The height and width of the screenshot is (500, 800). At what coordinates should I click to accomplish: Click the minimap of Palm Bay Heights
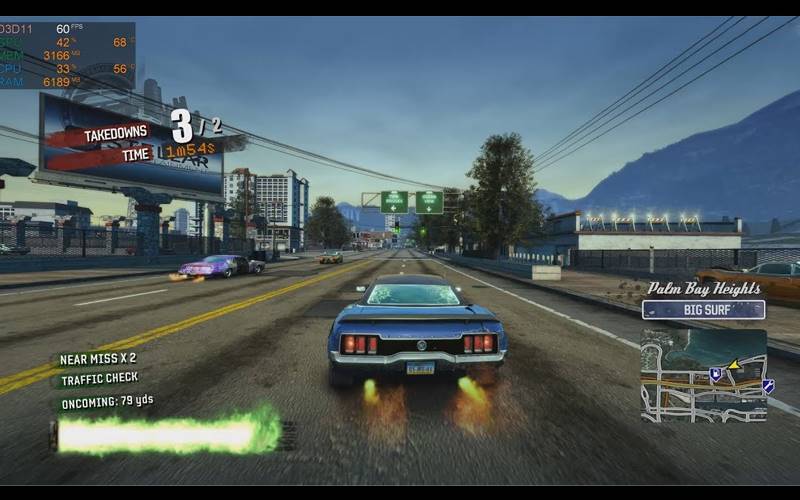[703, 375]
